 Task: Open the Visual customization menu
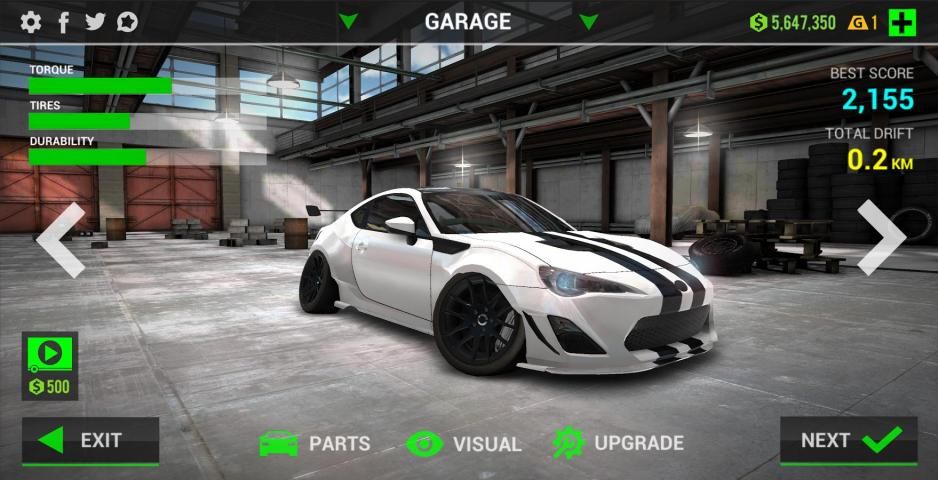[x=464, y=443]
